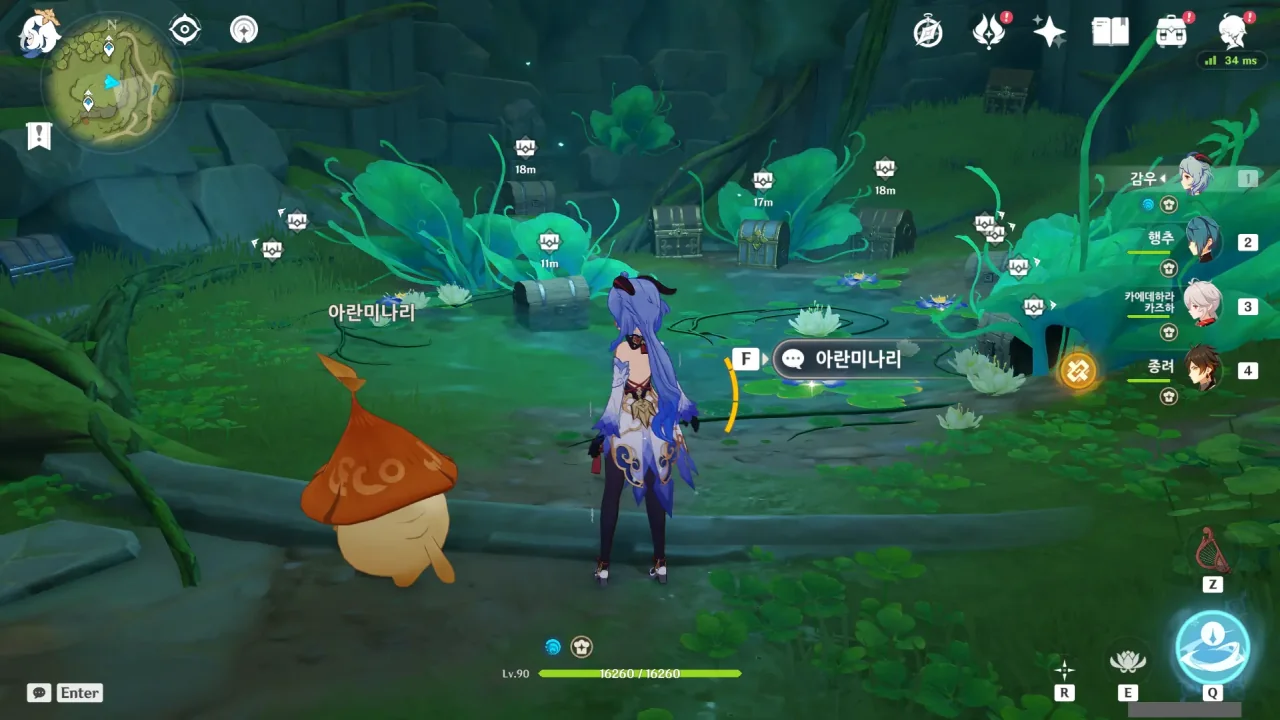This screenshot has width=1280, height=720.
Task: Open the Archive book icon
Action: pyautogui.click(x=1111, y=31)
